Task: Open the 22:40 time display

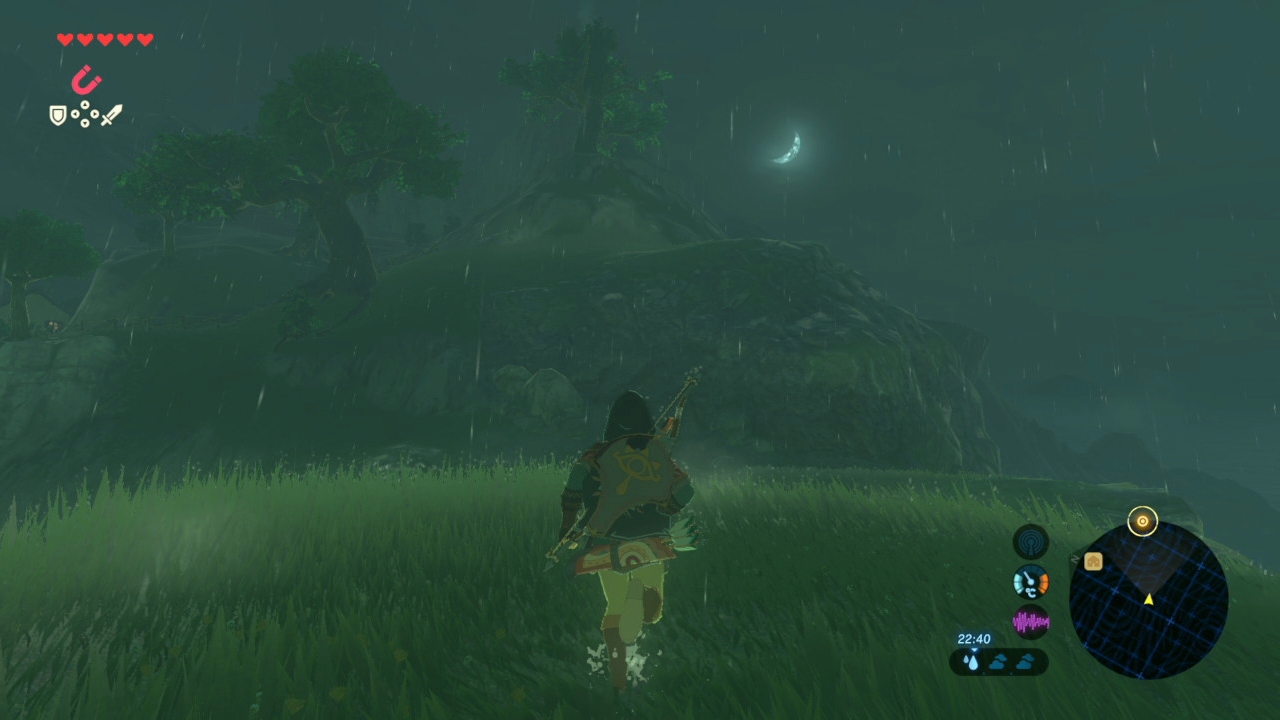Action: pyautogui.click(x=975, y=638)
